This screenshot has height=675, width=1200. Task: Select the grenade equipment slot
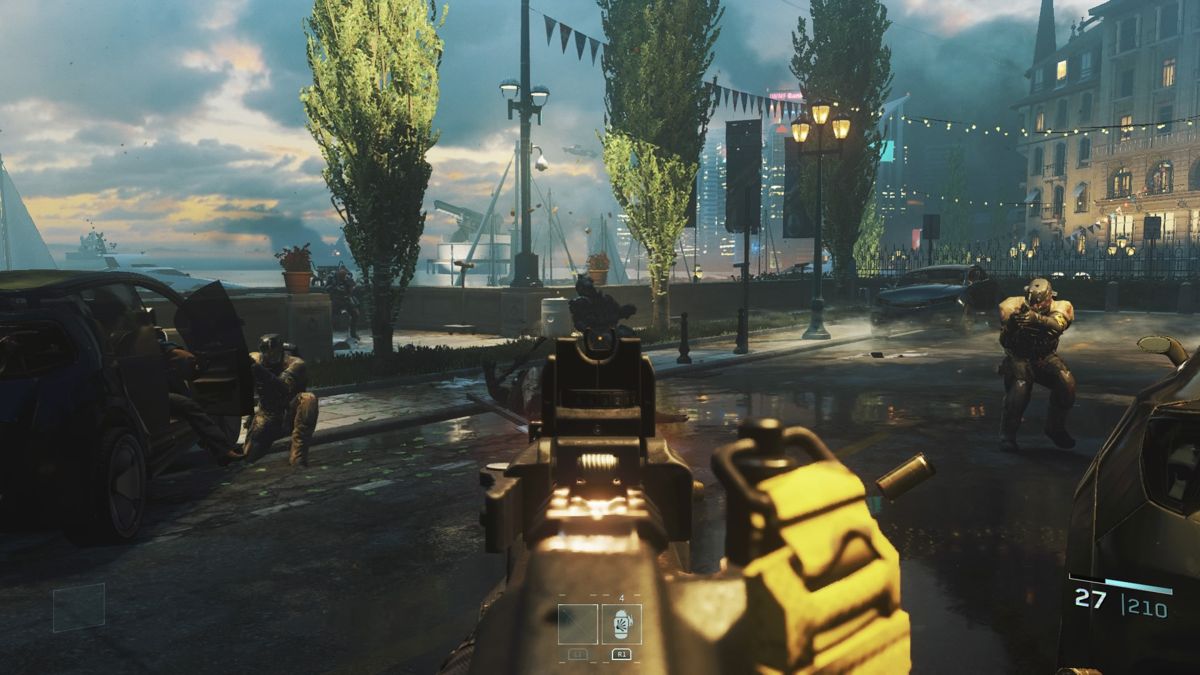pyautogui.click(x=621, y=624)
